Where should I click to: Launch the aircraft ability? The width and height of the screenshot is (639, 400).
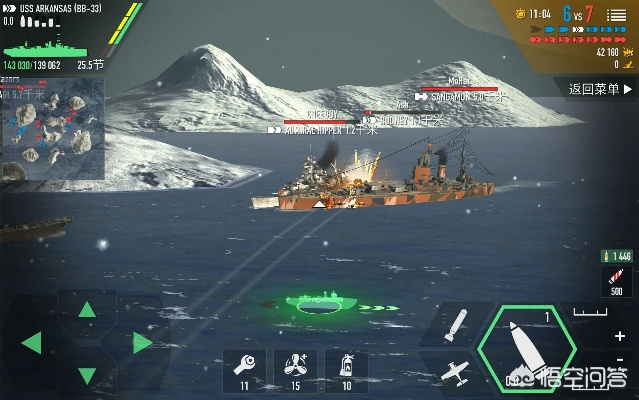tap(455, 371)
